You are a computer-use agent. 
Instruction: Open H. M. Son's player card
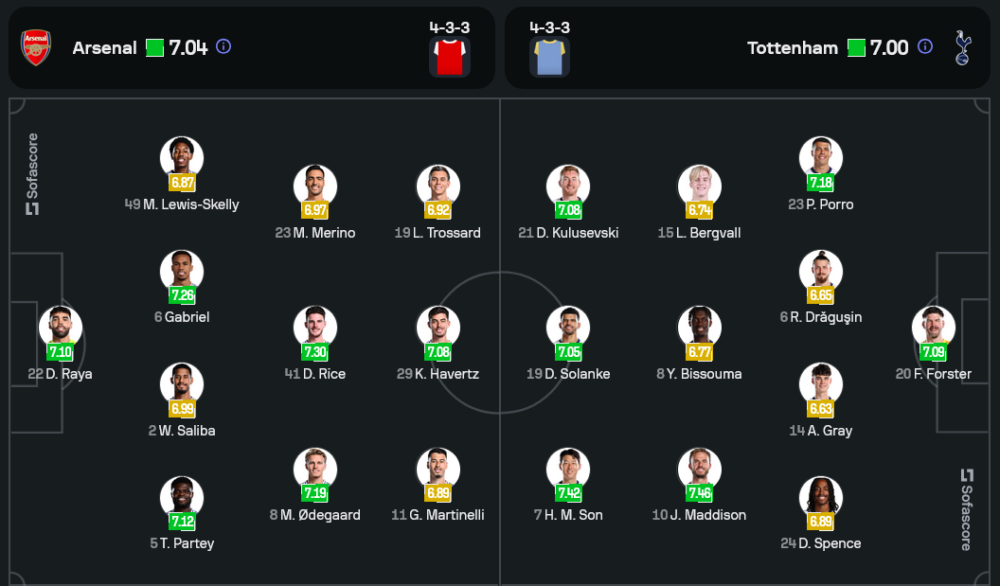coord(568,470)
